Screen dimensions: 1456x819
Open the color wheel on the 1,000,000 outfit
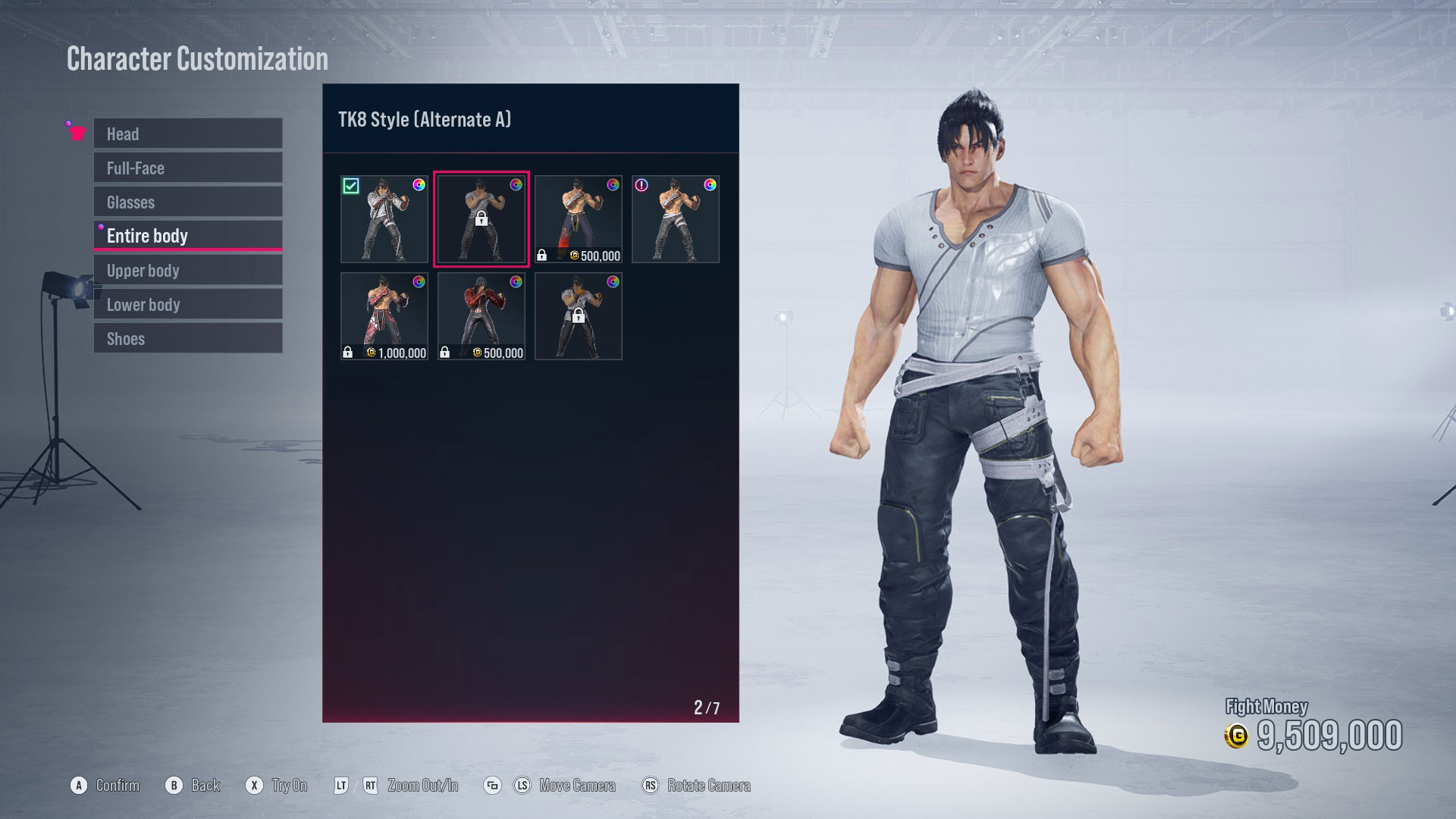418,282
